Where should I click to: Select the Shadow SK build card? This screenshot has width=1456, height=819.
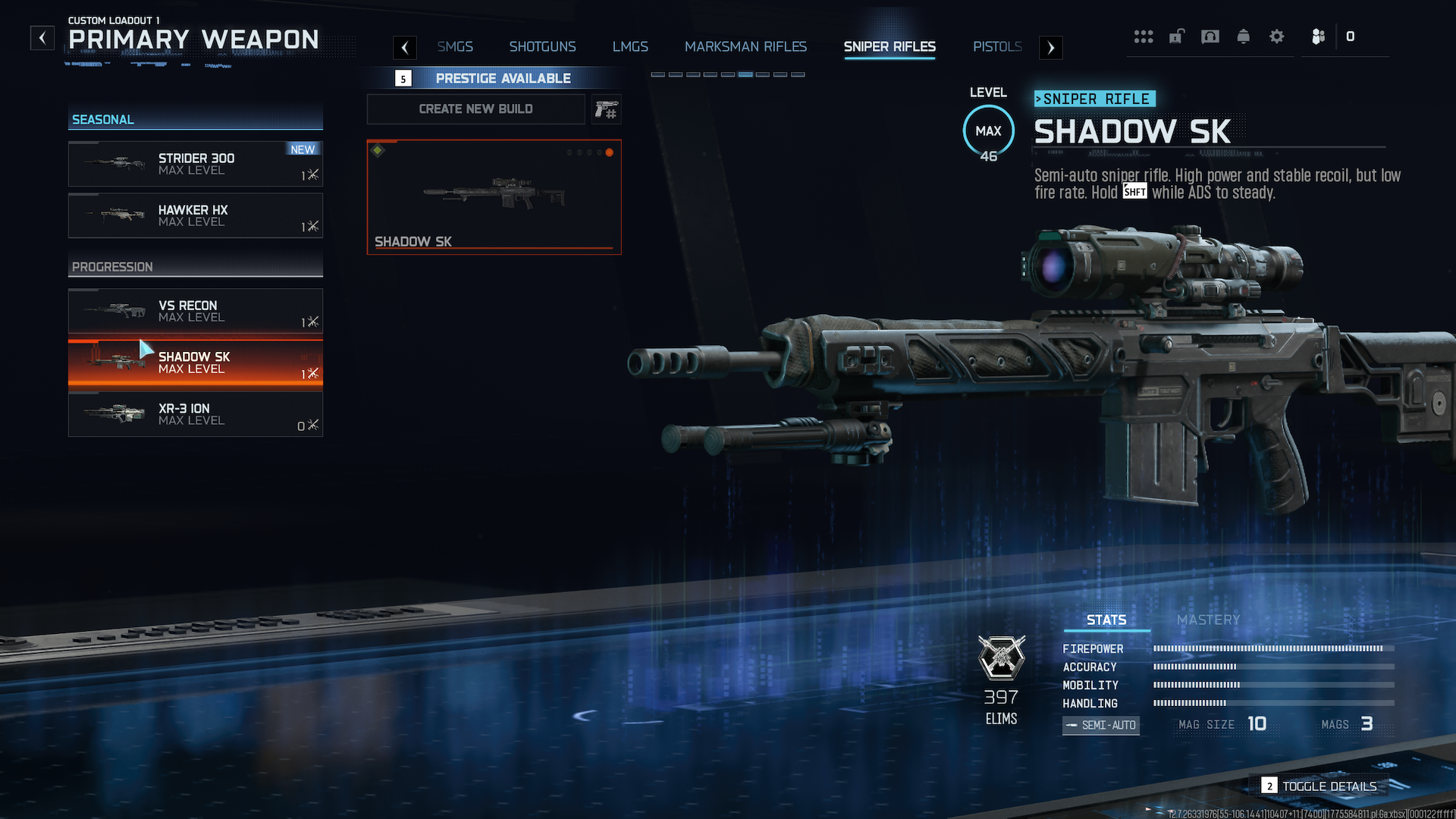tap(494, 197)
